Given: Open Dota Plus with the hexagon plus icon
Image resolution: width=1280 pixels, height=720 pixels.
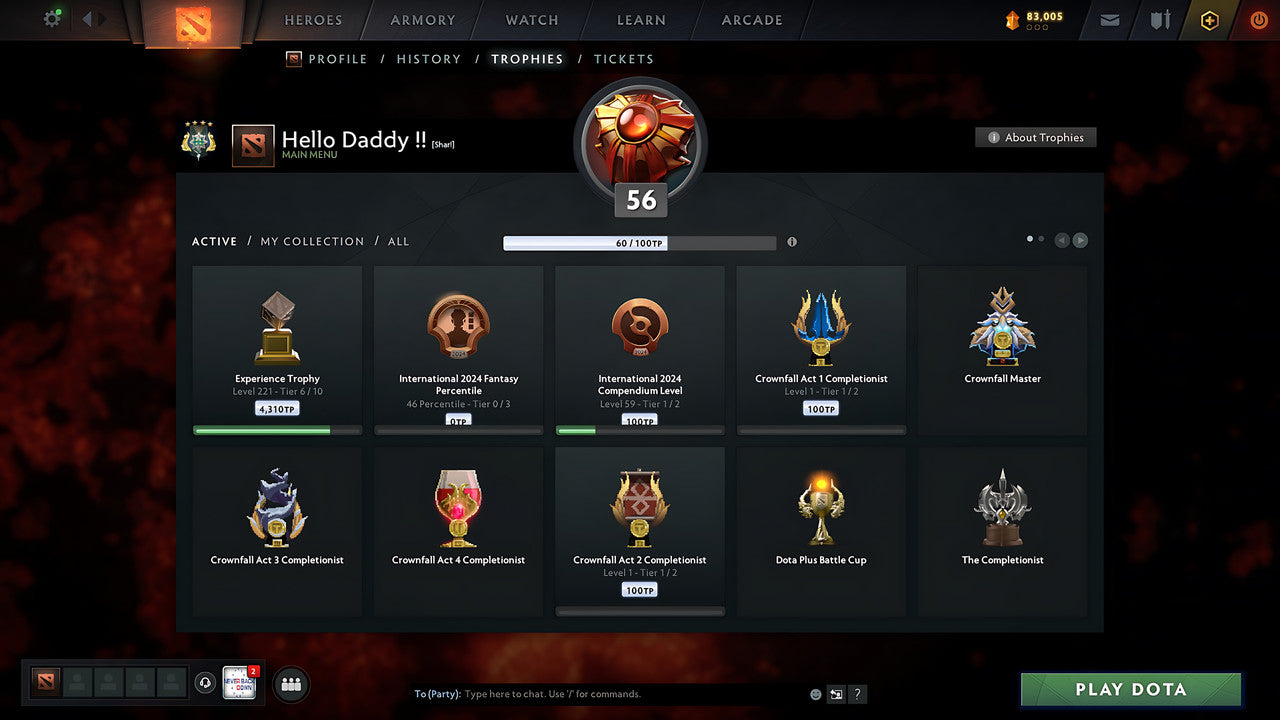Looking at the screenshot, I should [x=1209, y=19].
